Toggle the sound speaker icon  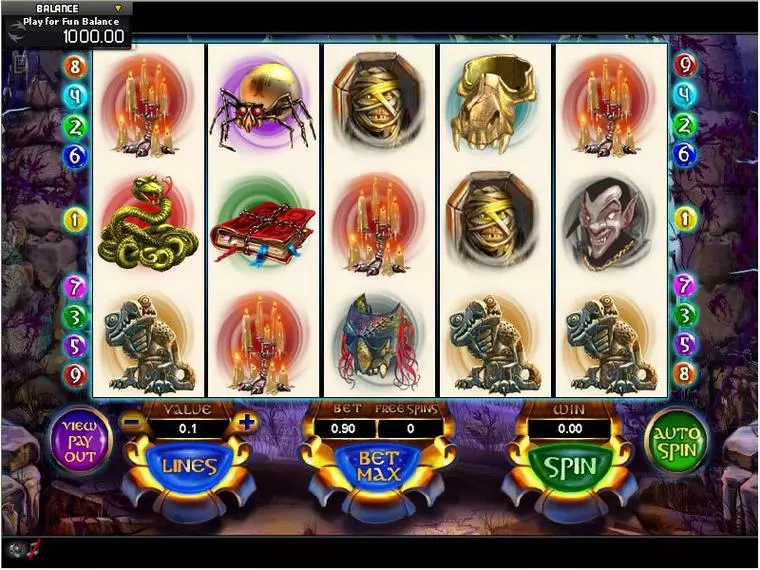(18, 549)
